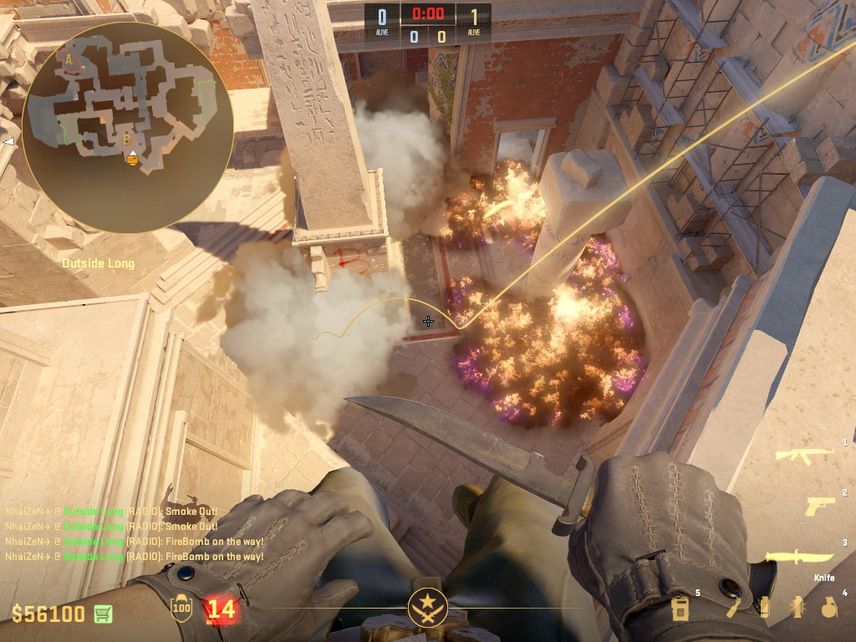The width and height of the screenshot is (856, 642).
Task: Select the molotov firebomb grenade icon
Action: (x=733, y=606)
